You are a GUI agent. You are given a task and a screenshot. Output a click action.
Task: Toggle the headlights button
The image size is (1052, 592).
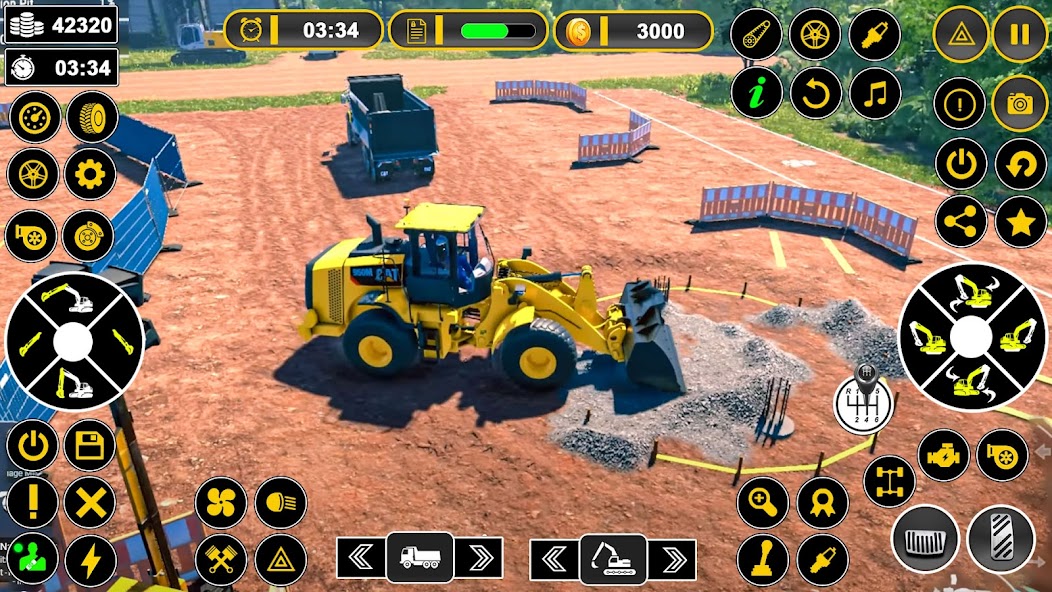[280, 502]
